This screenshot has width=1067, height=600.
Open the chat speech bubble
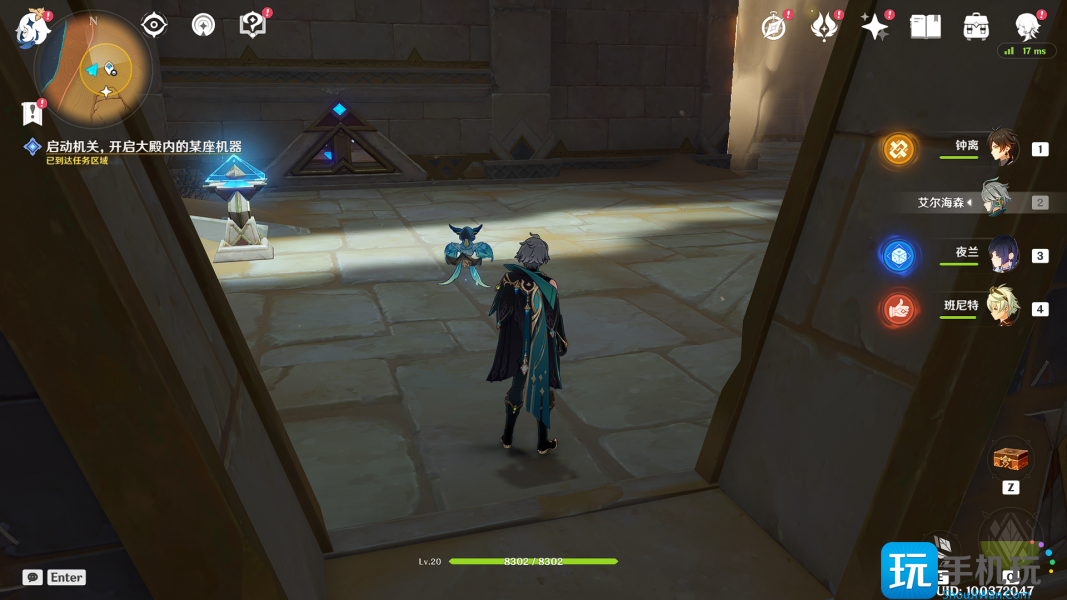[x=33, y=577]
